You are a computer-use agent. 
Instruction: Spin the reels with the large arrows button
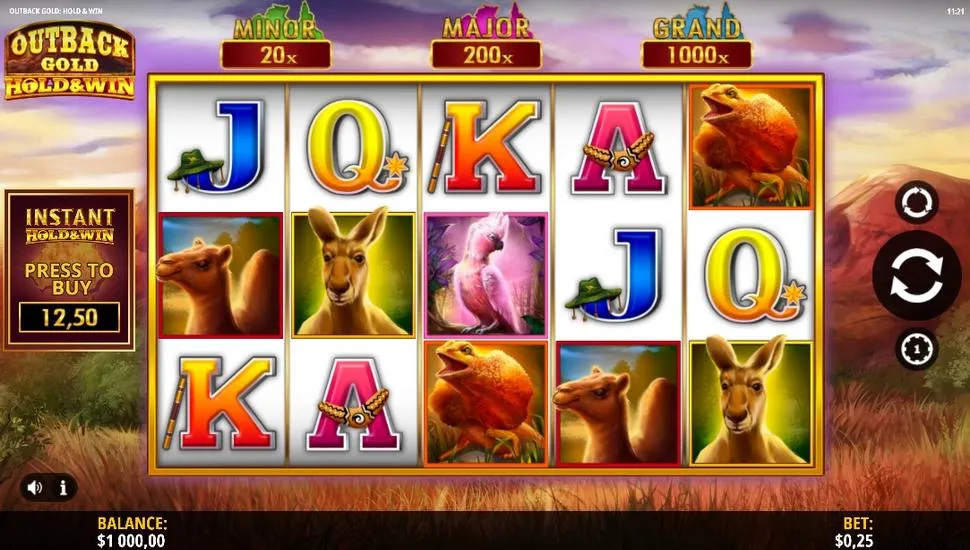[x=916, y=275]
